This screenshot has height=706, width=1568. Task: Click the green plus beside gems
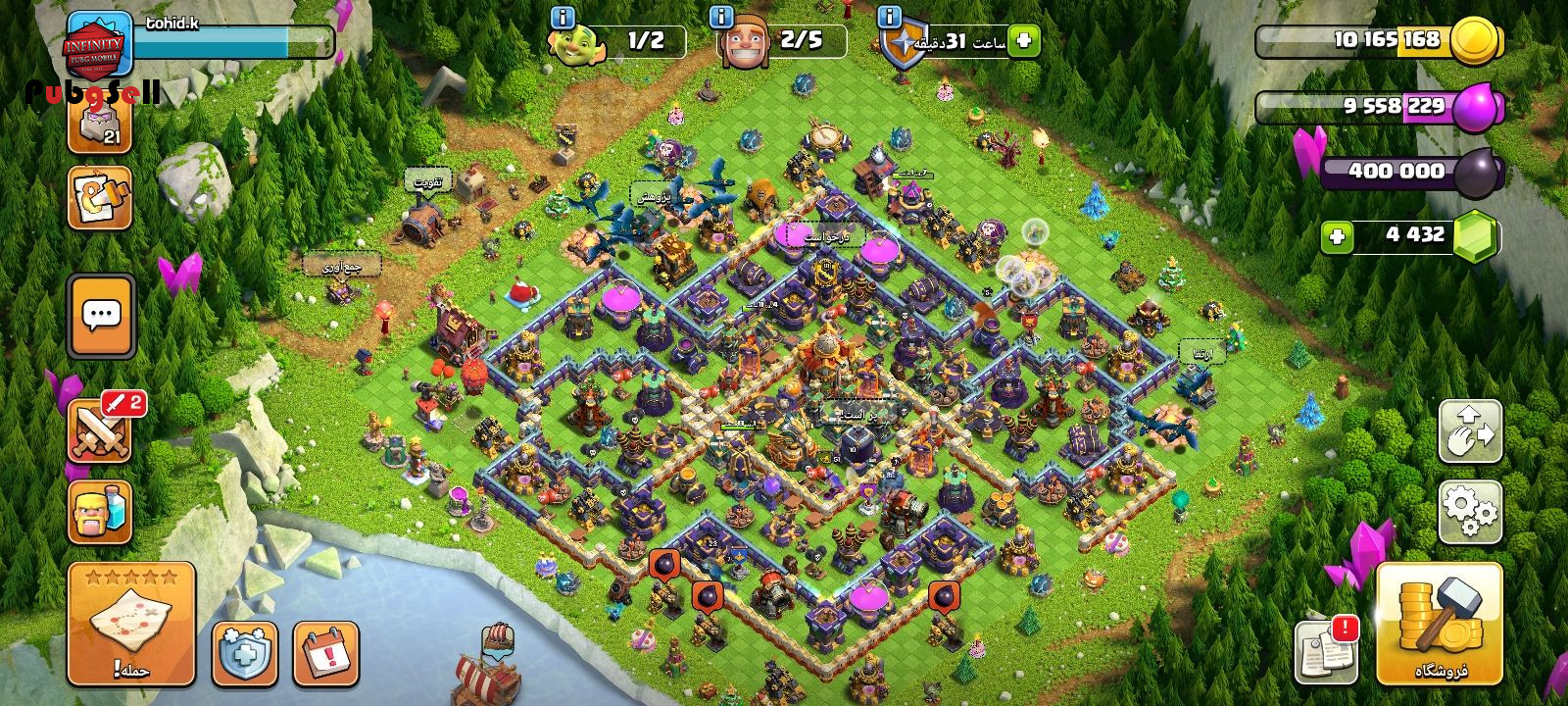1337,236
